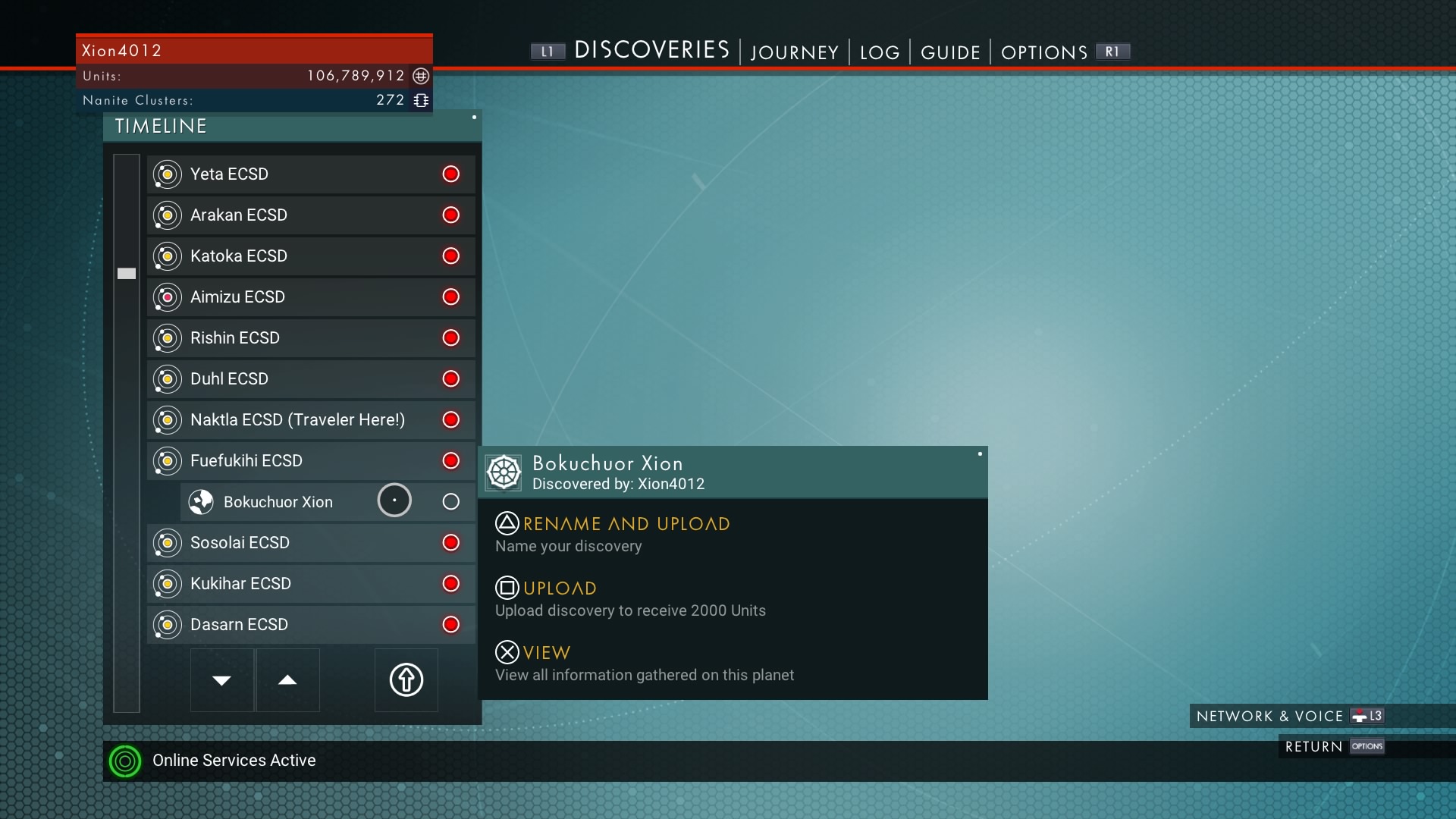
Task: Choose Rename and Upload for Bokuchuor Xion
Action: (x=626, y=524)
